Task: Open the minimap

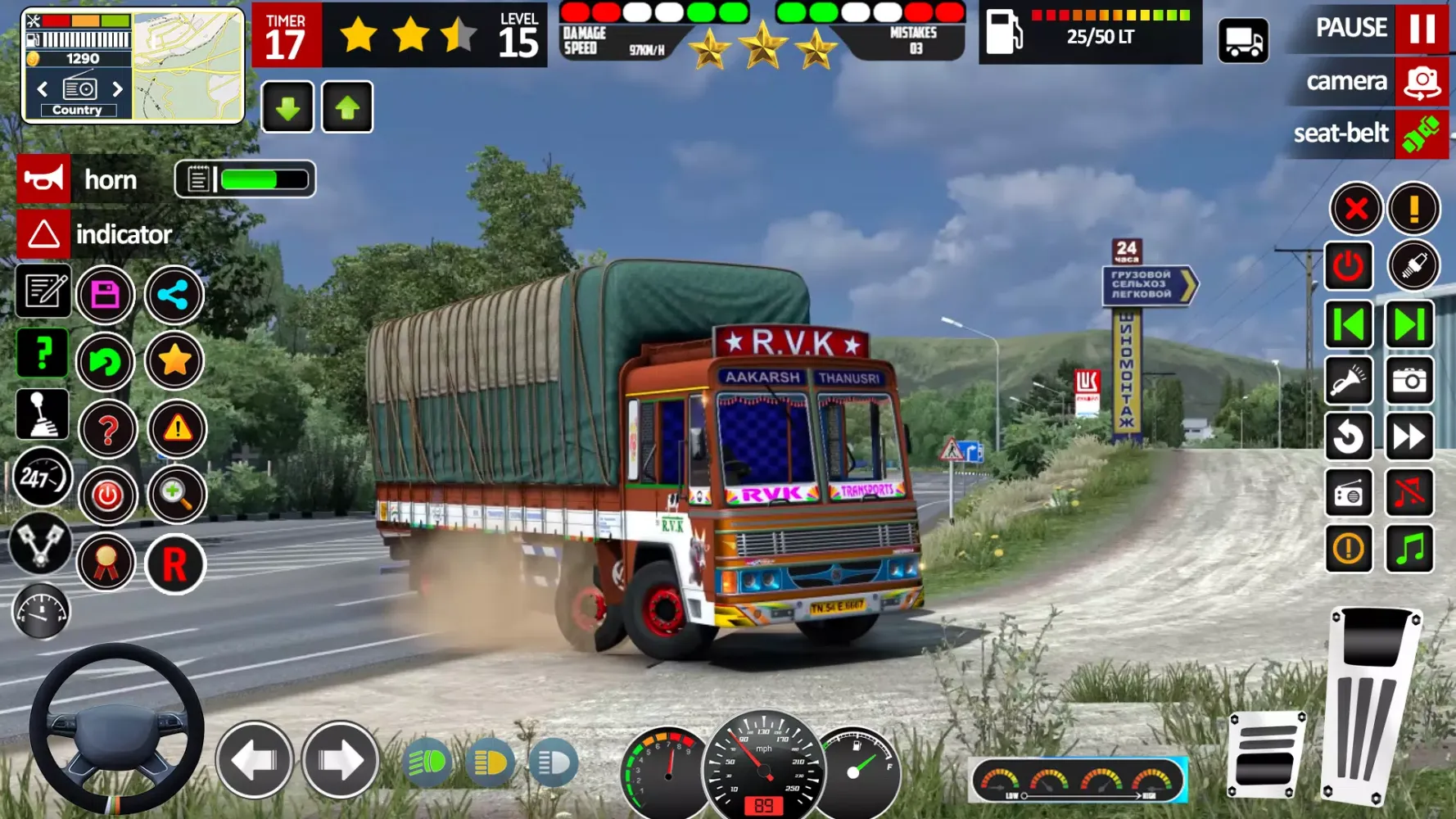Action: pos(188,66)
